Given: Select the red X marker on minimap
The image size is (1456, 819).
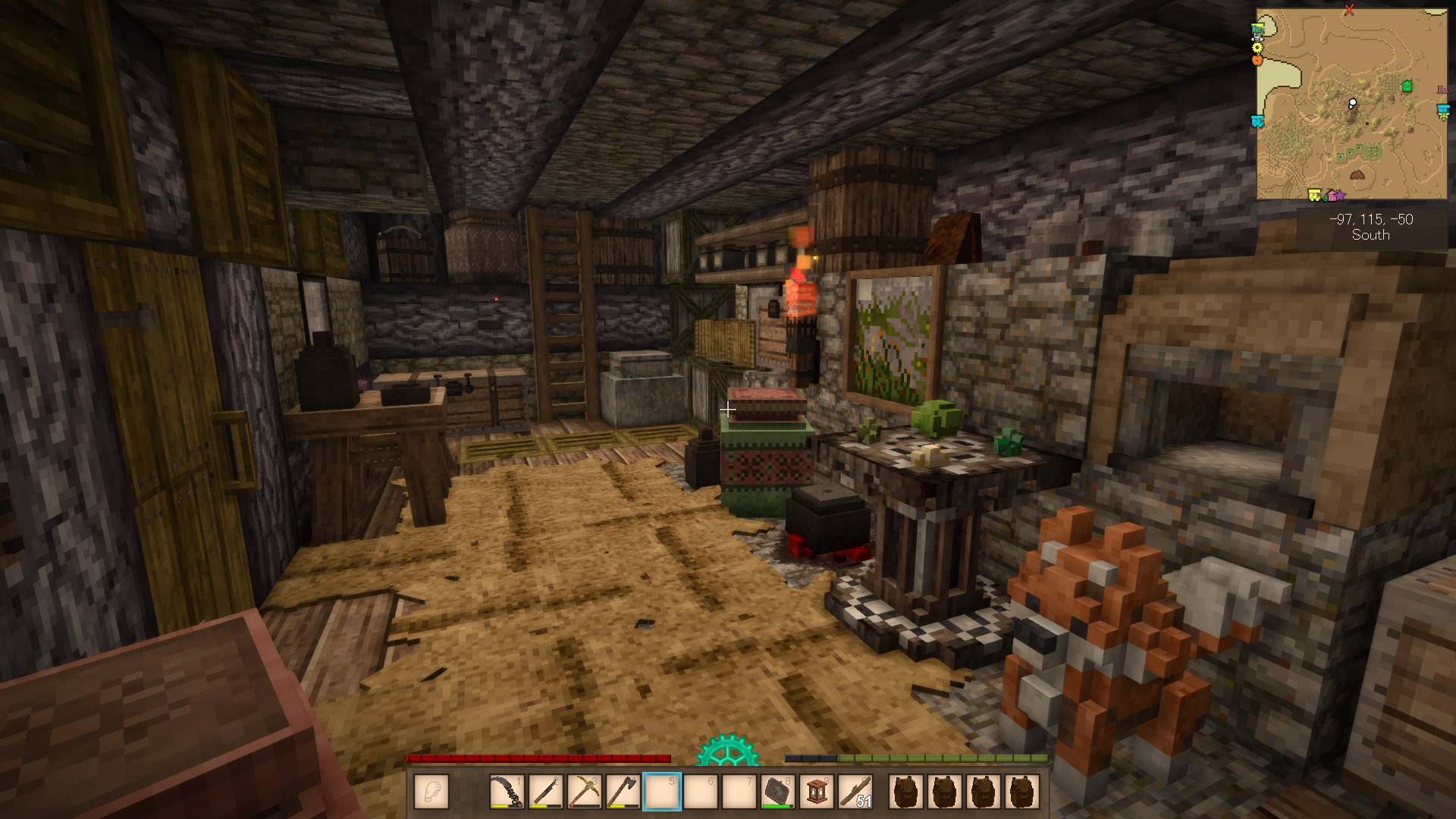Looking at the screenshot, I should pyautogui.click(x=1349, y=10).
